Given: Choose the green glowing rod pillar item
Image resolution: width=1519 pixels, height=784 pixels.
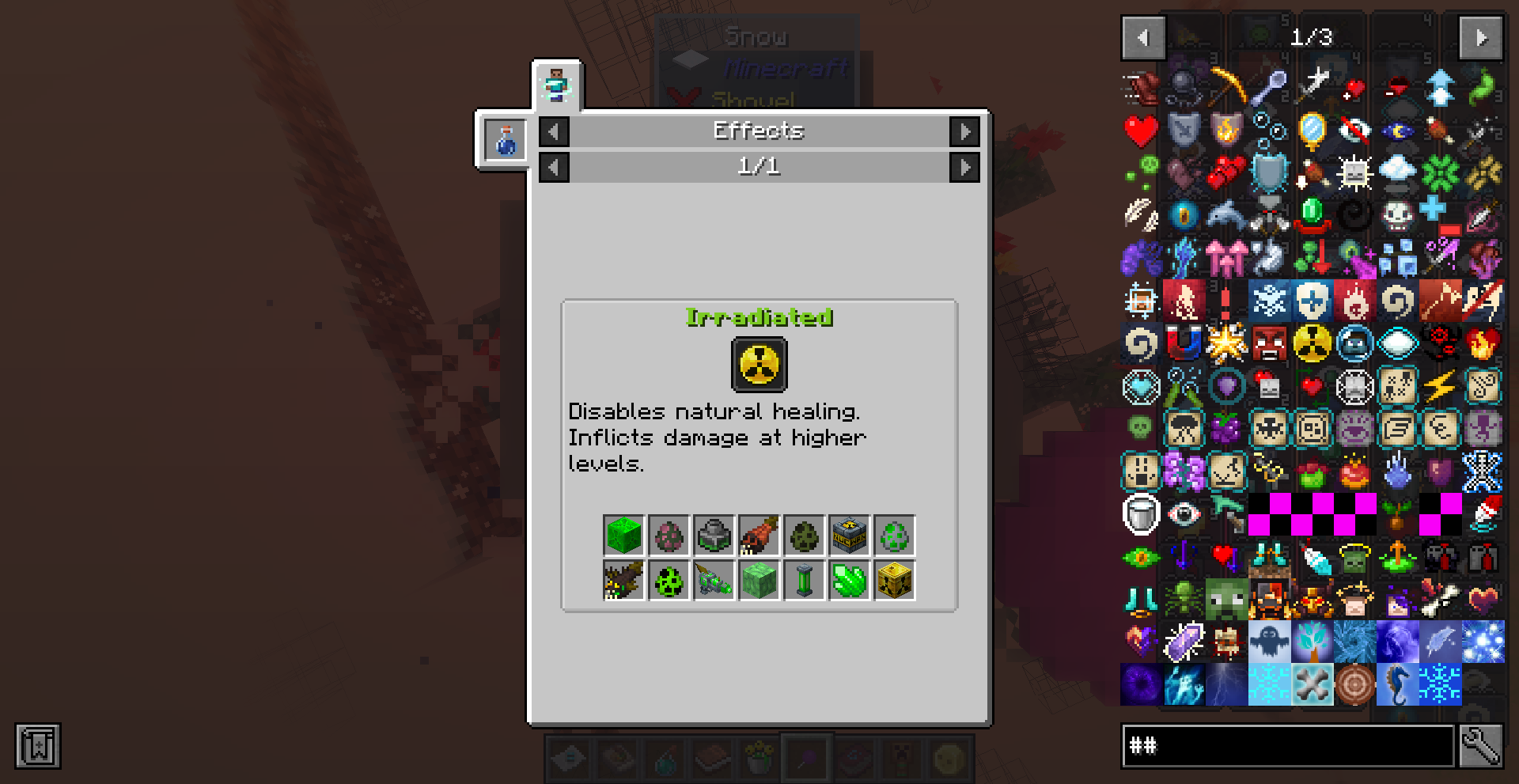Looking at the screenshot, I should (805, 581).
